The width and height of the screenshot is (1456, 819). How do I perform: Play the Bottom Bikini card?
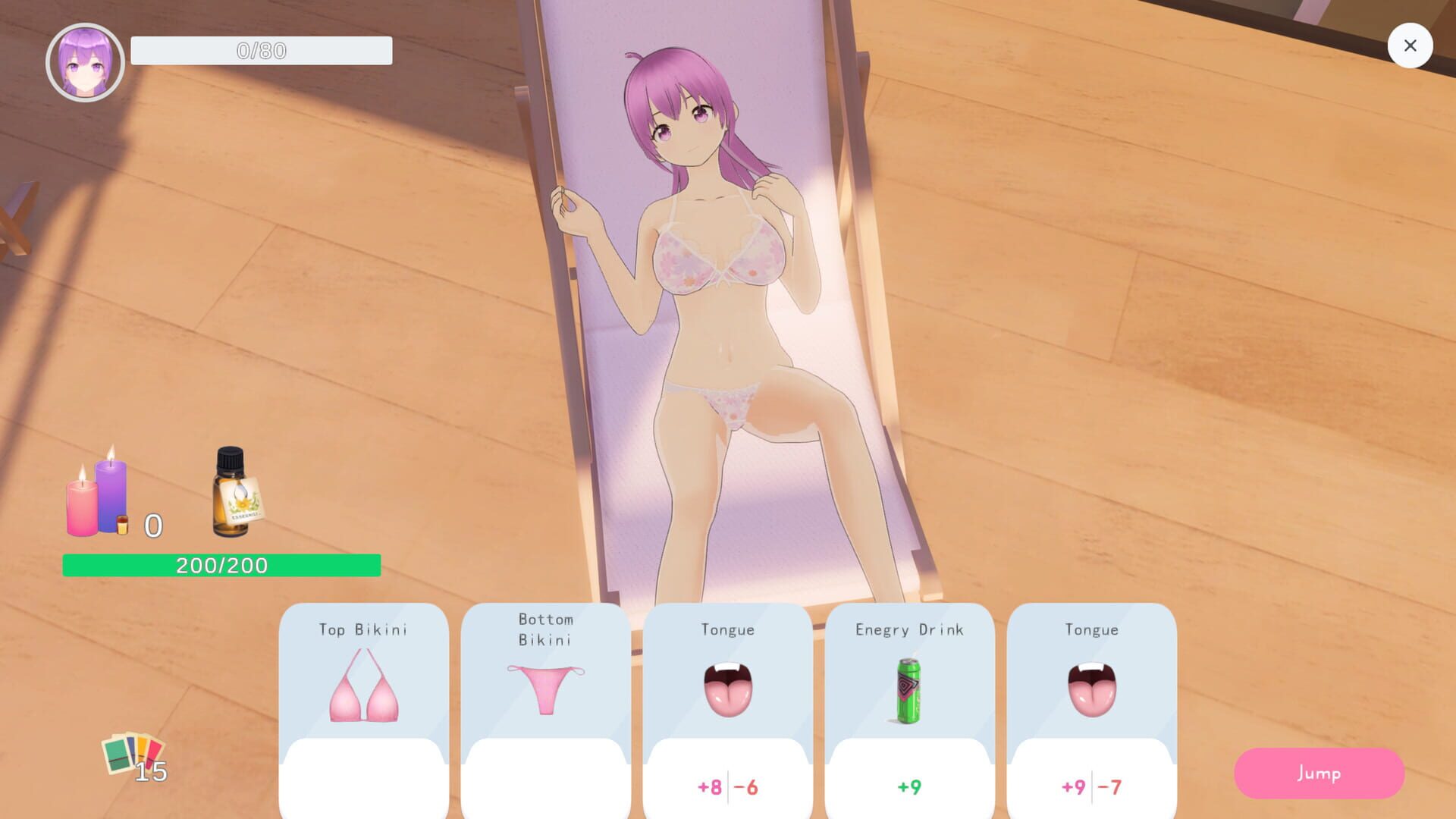coord(546,705)
